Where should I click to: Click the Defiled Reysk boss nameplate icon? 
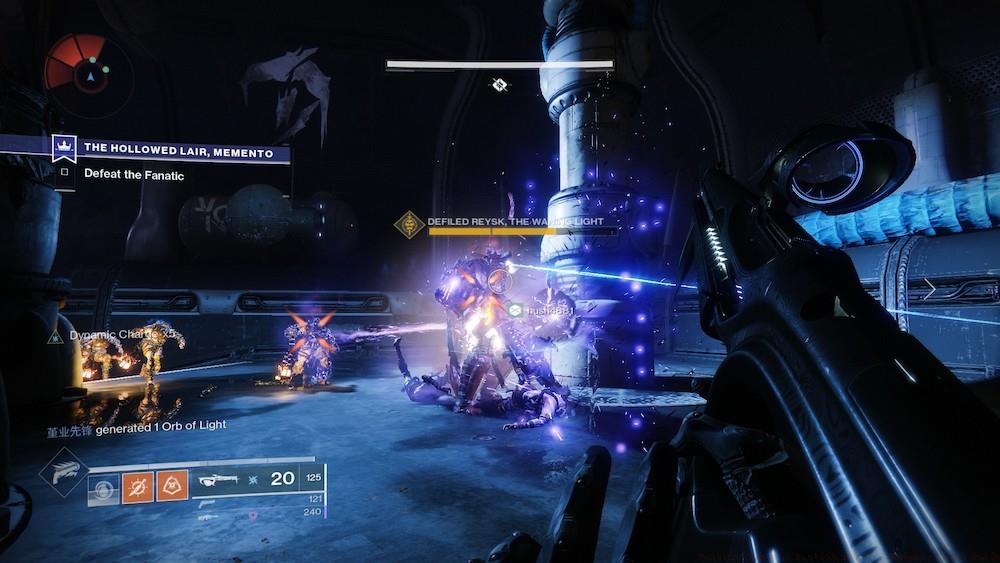408,224
